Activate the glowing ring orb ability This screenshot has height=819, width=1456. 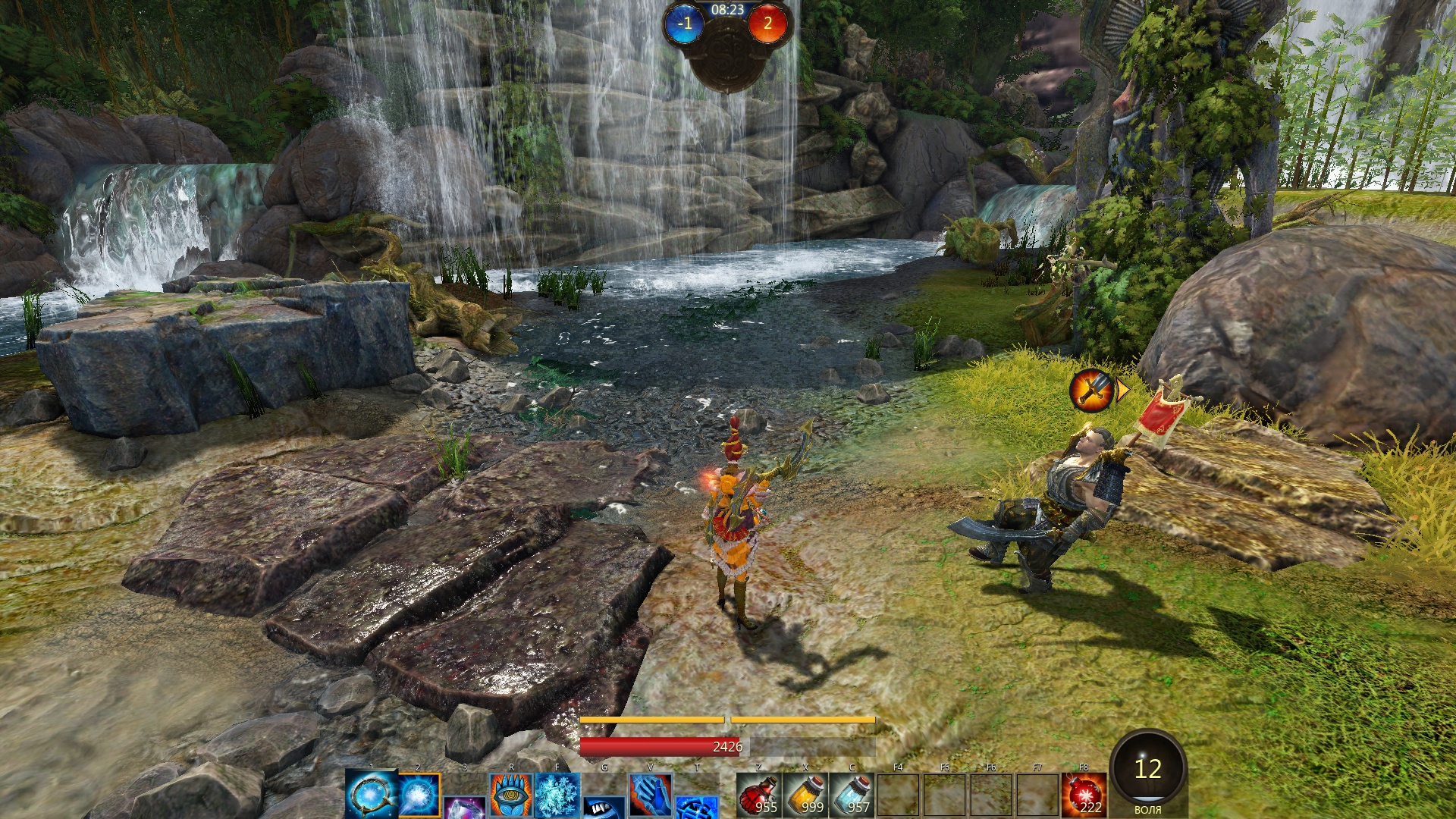[x=371, y=794]
